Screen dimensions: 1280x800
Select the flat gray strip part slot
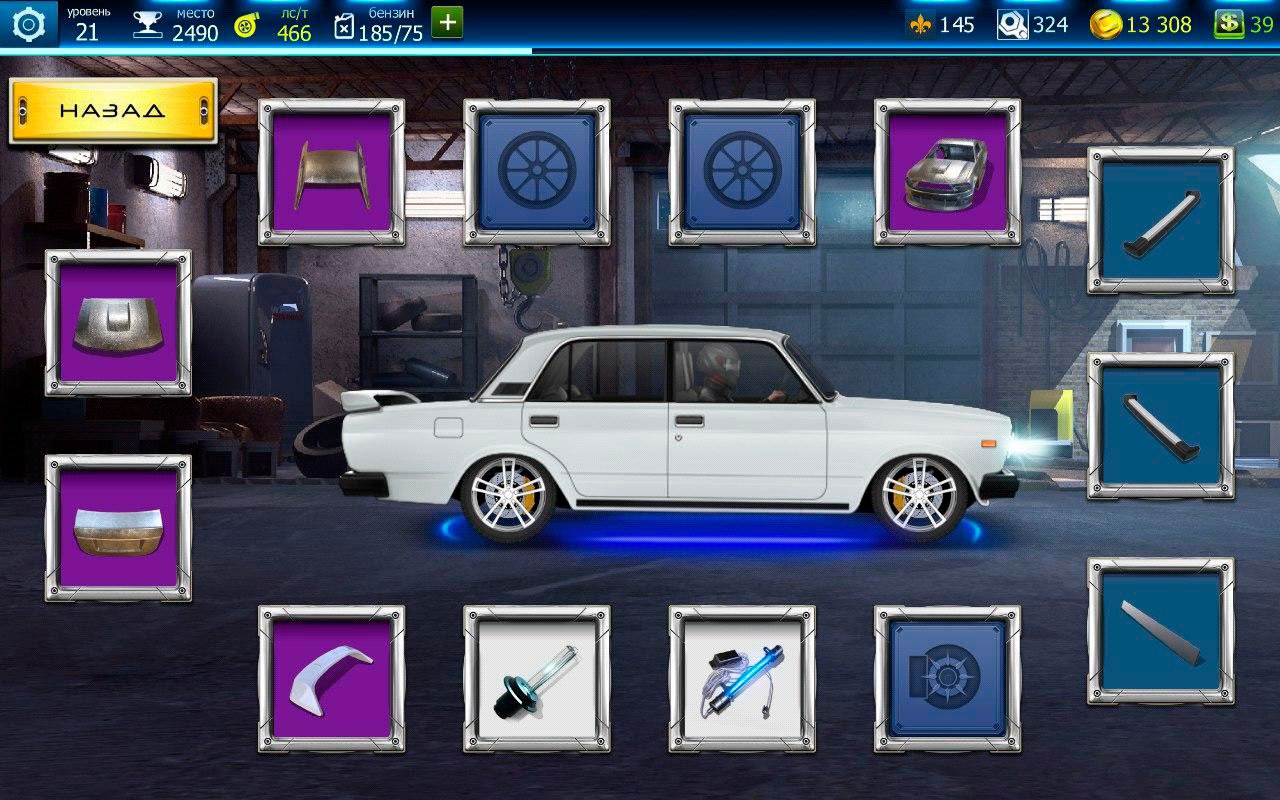click(1160, 631)
